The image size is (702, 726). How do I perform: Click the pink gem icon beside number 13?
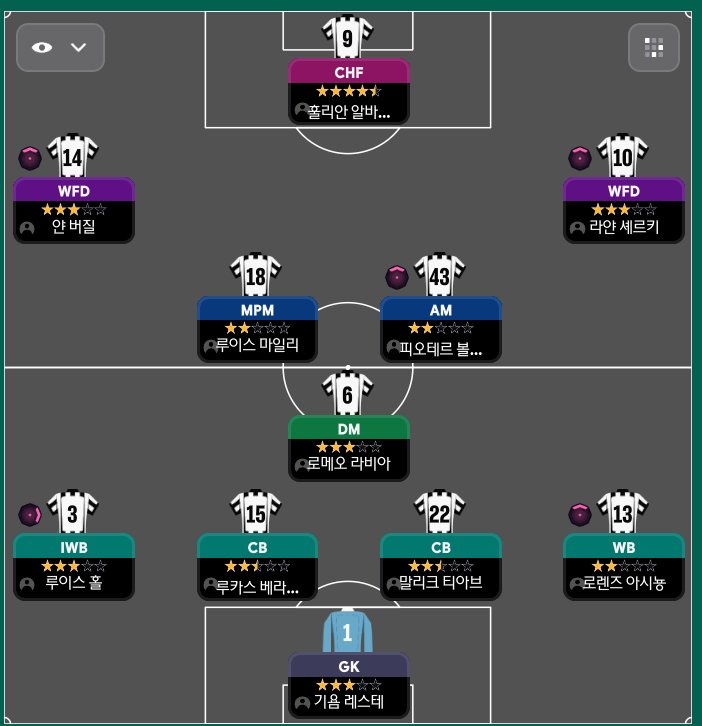[580, 514]
